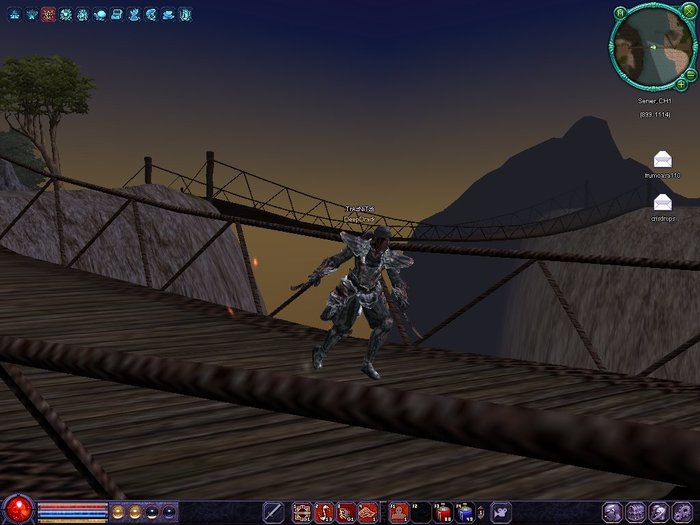Select the red-highlighted buff icon
This screenshot has height=525, width=700.
click(x=48, y=15)
